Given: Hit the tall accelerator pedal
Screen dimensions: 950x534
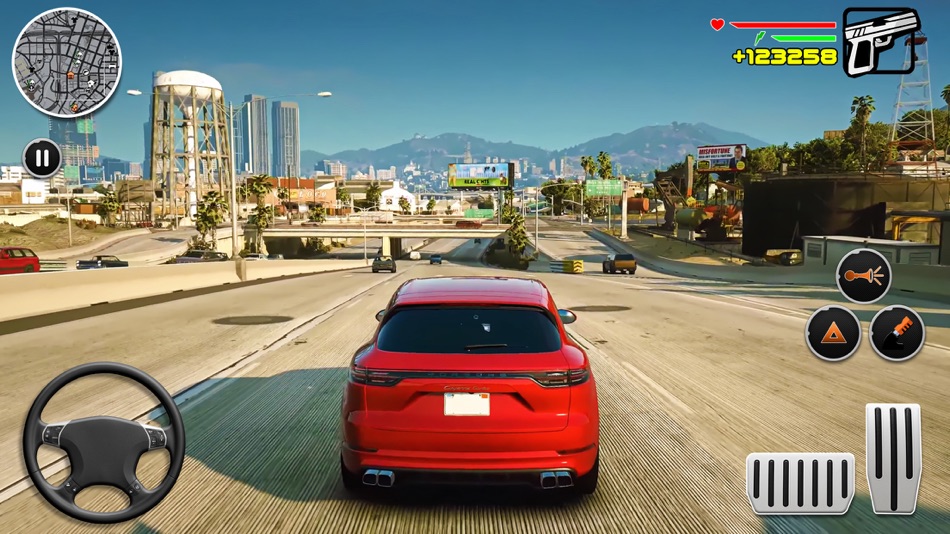Looking at the screenshot, I should coord(893,458).
